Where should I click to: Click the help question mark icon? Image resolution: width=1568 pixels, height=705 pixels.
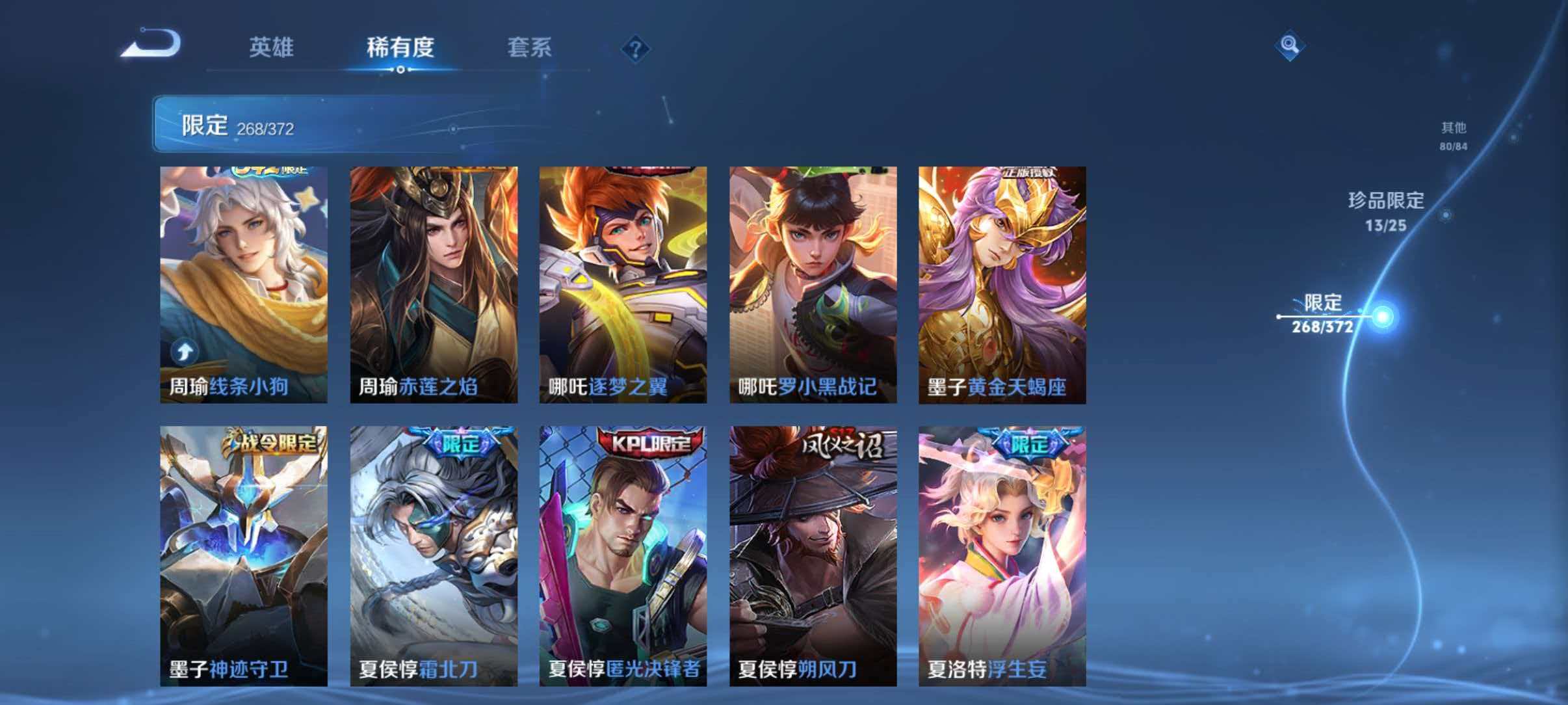(x=636, y=49)
